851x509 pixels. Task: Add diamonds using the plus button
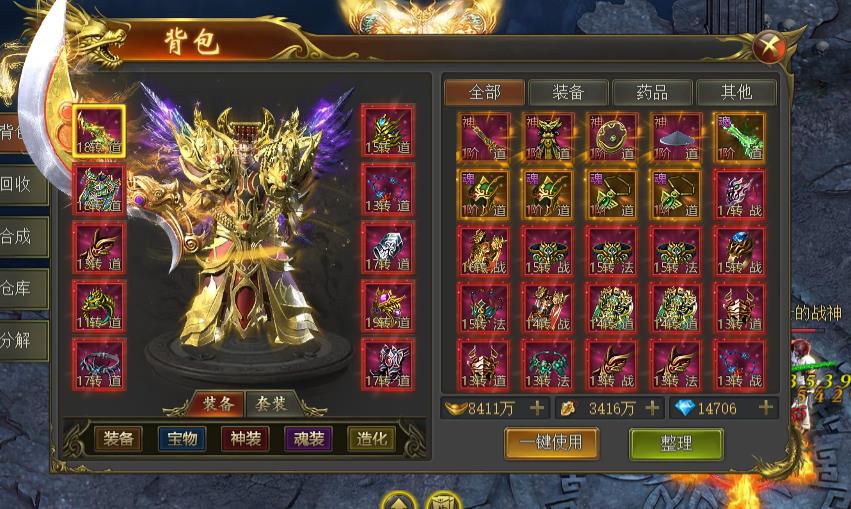[766, 408]
